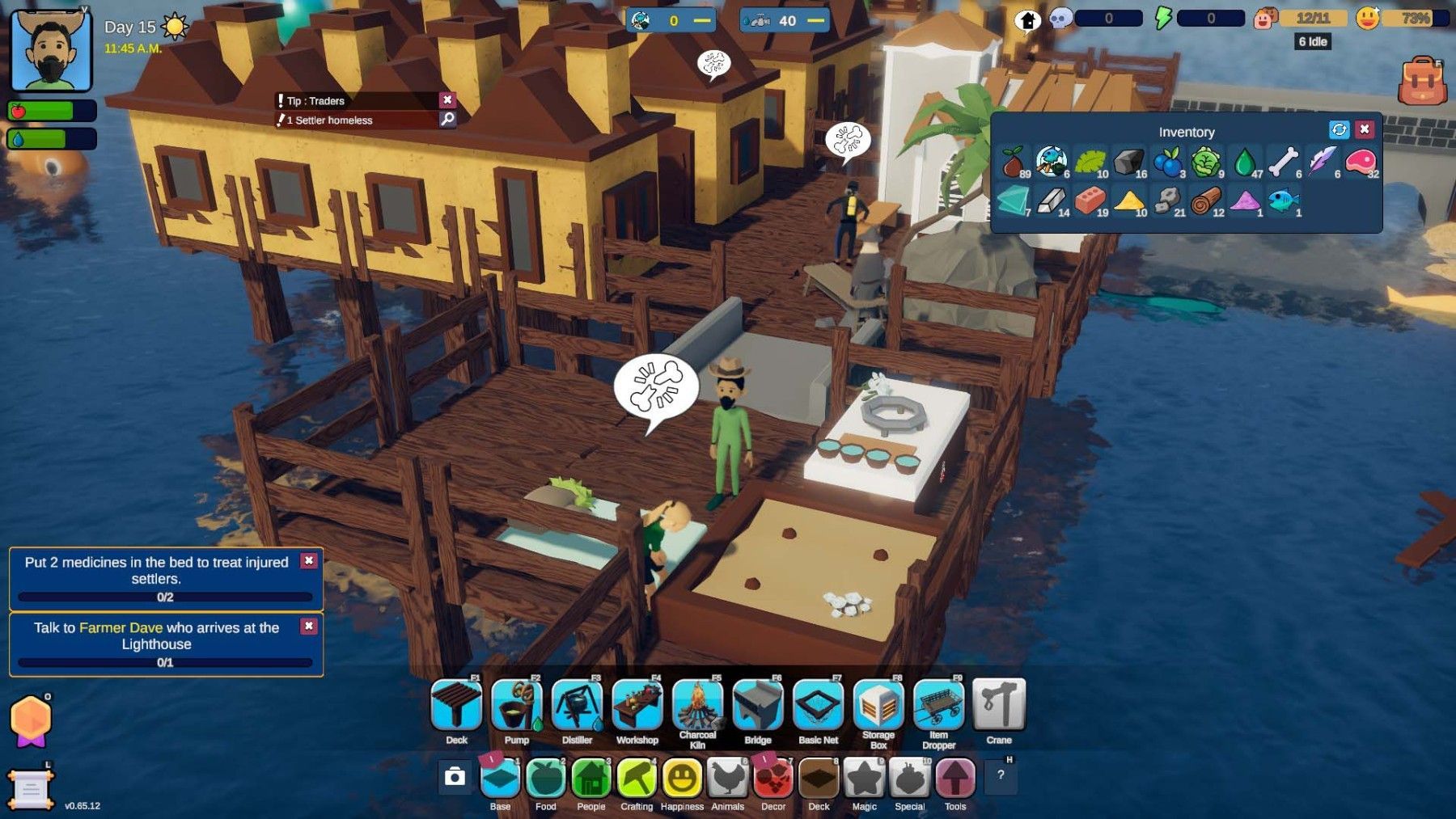Image resolution: width=1456 pixels, height=819 pixels.
Task: Choose the Pump from the build bar
Action: 517,705
